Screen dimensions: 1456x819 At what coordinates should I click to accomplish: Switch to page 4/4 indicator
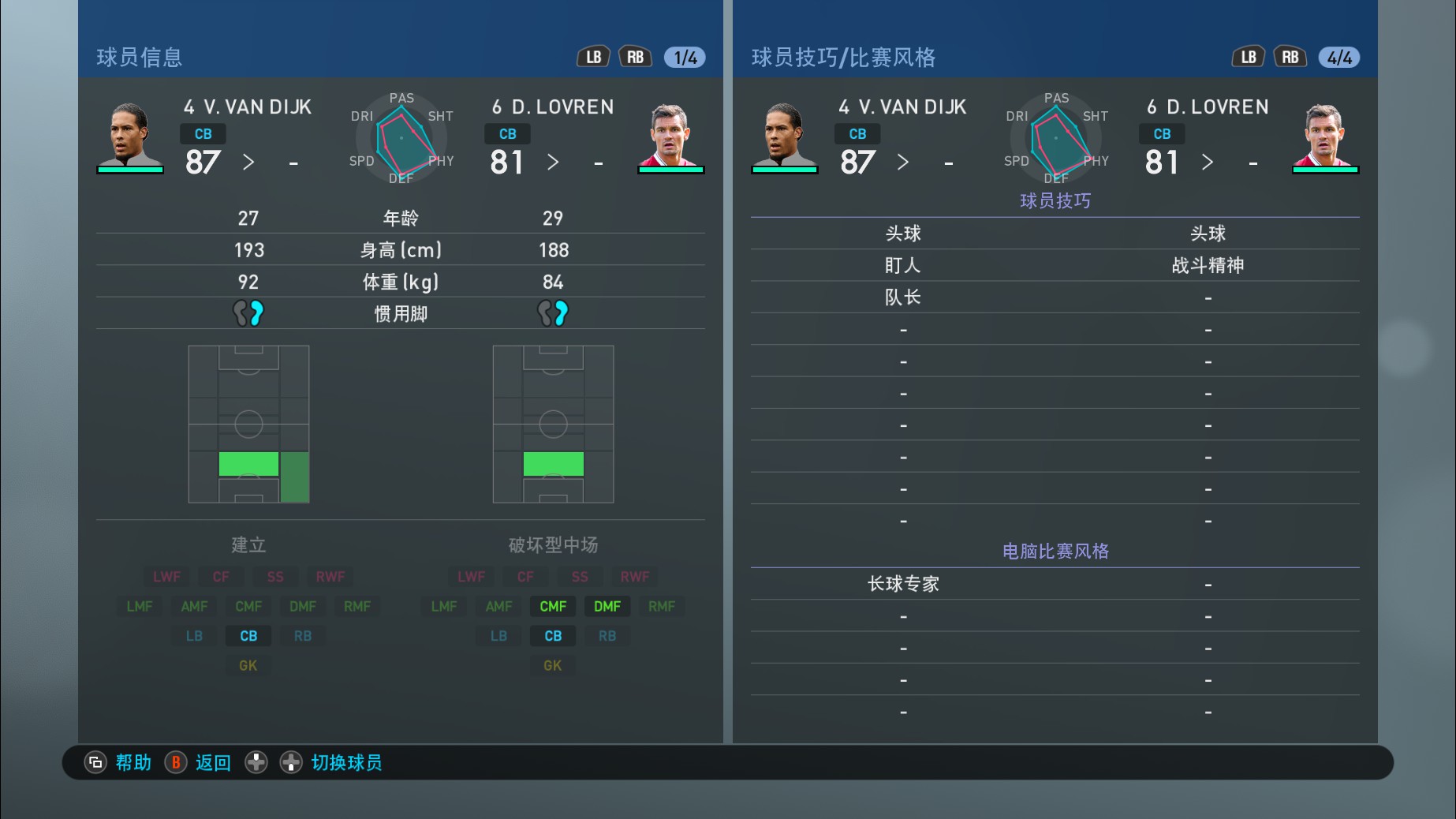[1338, 56]
